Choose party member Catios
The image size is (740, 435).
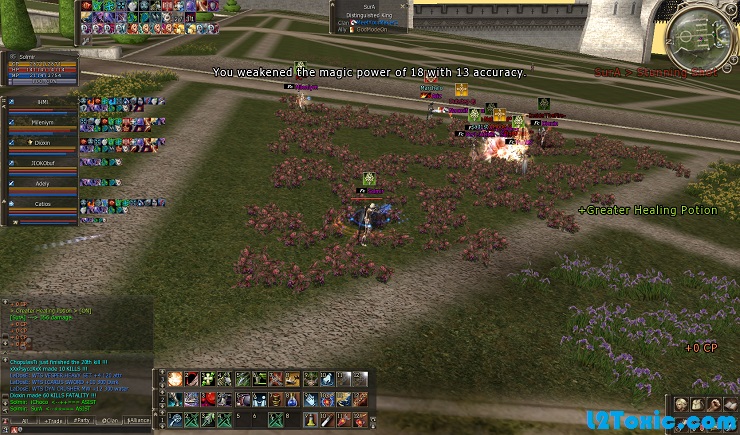(42, 204)
